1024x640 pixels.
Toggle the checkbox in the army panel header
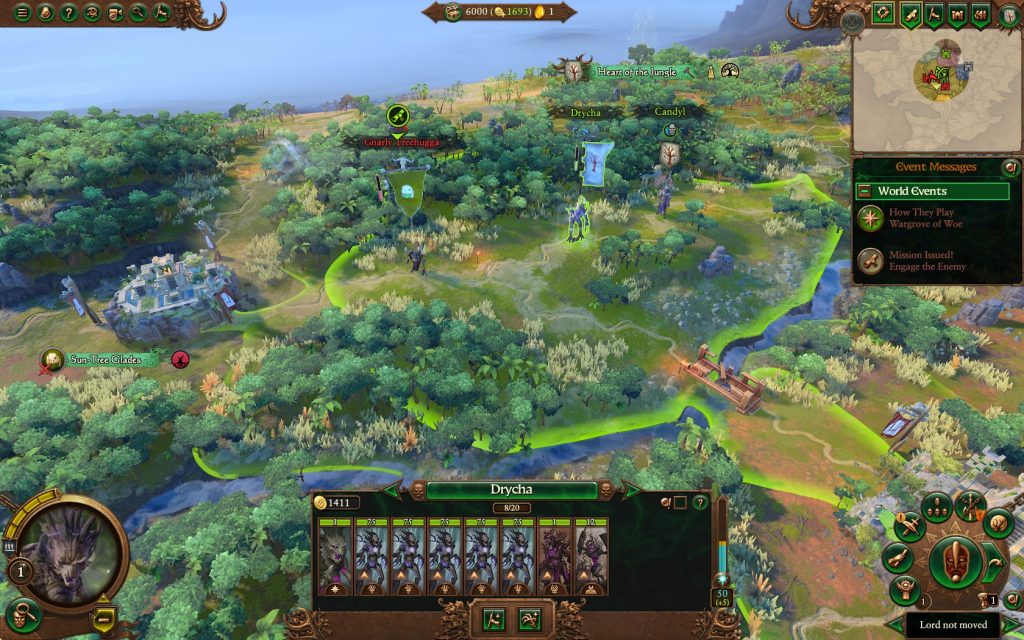[x=680, y=503]
